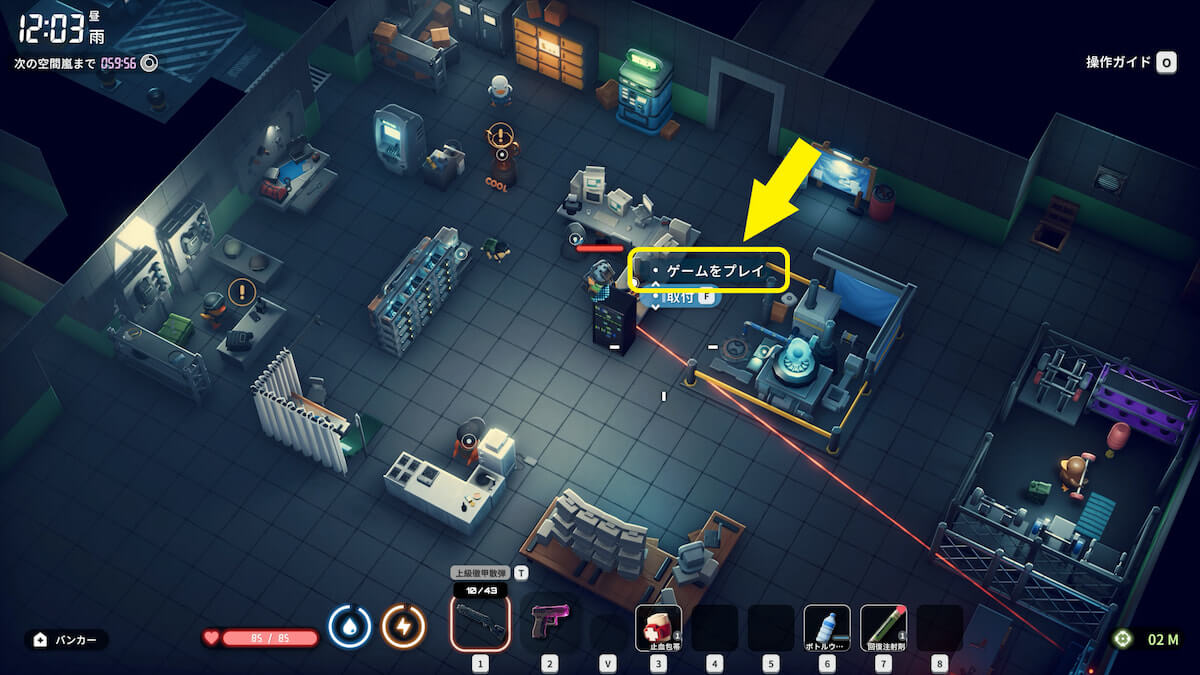Use the 回復注射剤 healing injector
Viewport: 1200px width, 675px height.
click(883, 627)
